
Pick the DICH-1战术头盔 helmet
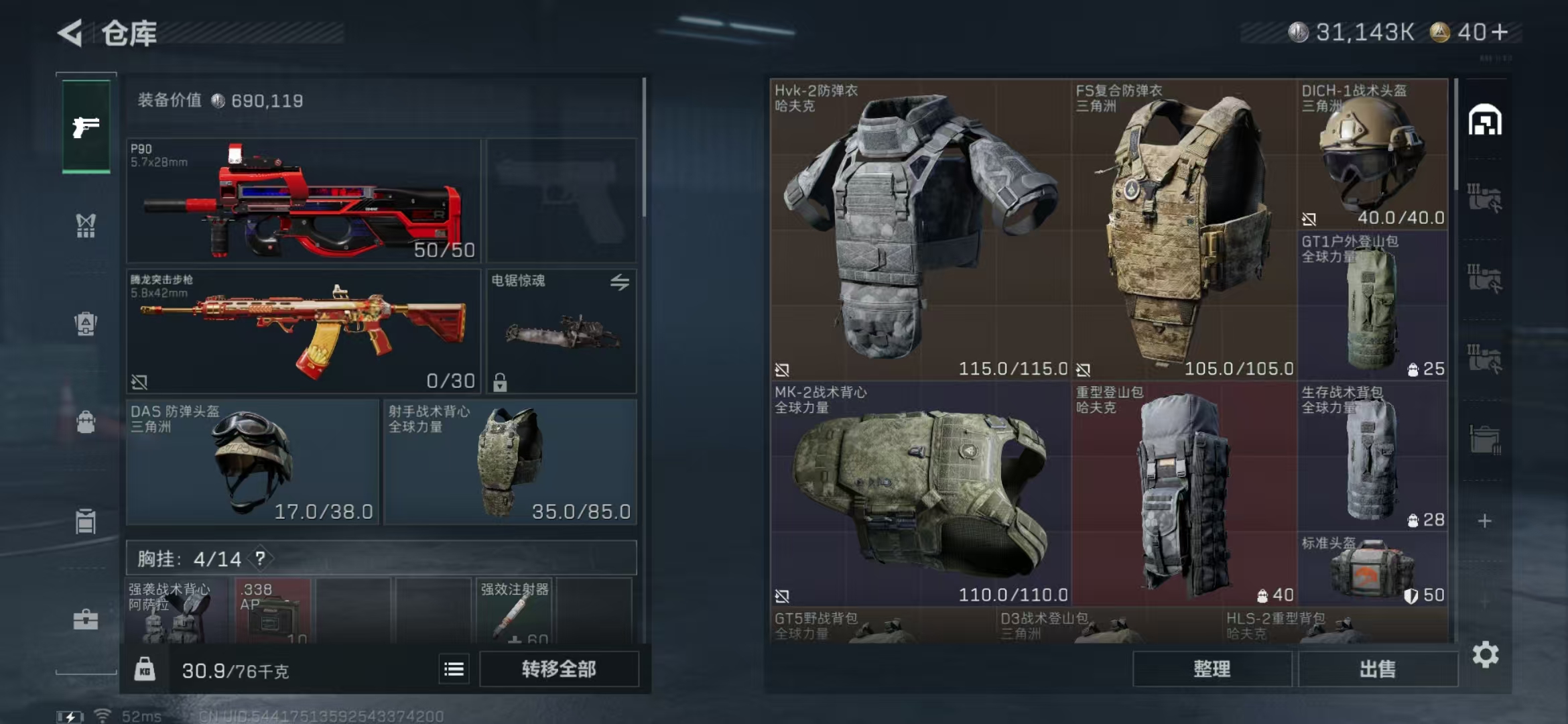point(1372,154)
